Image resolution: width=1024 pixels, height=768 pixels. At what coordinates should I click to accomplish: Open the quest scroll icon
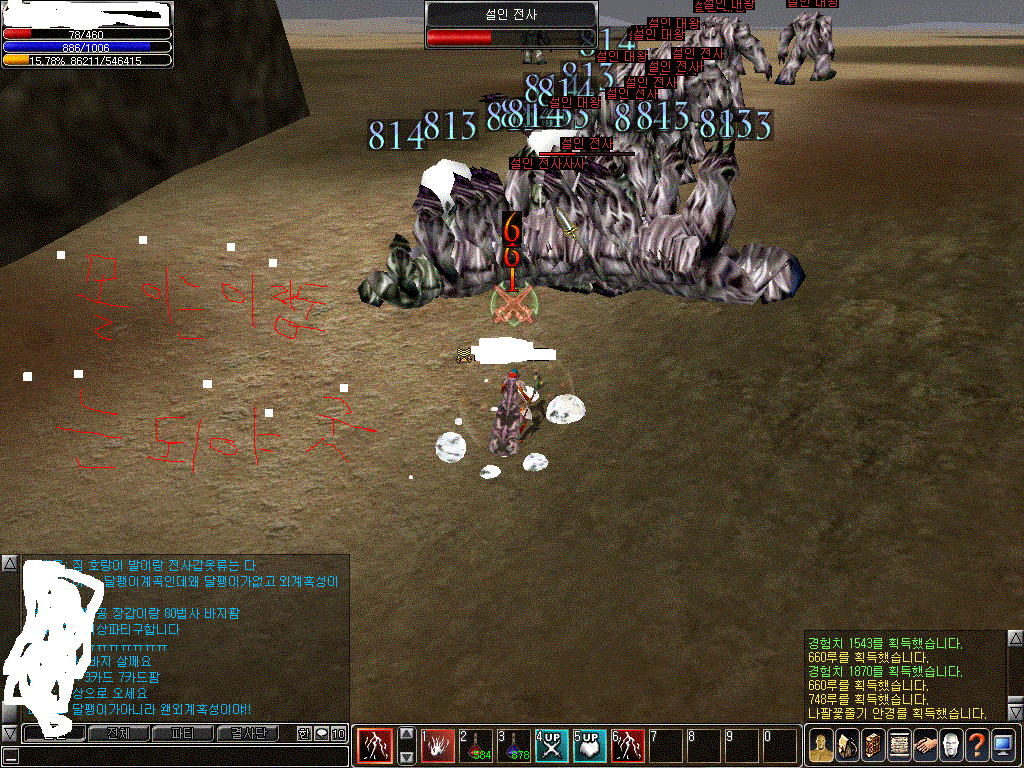point(898,745)
